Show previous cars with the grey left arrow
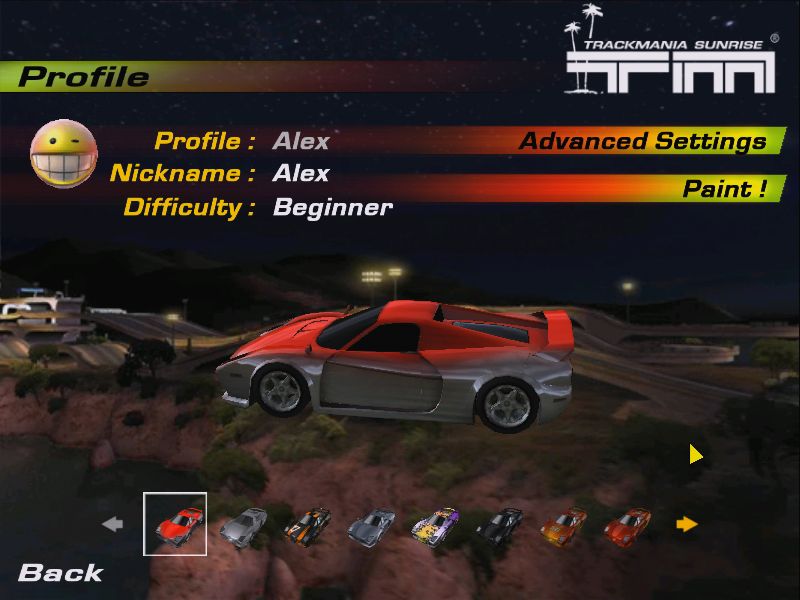Viewport: 800px width, 600px height. click(113, 523)
